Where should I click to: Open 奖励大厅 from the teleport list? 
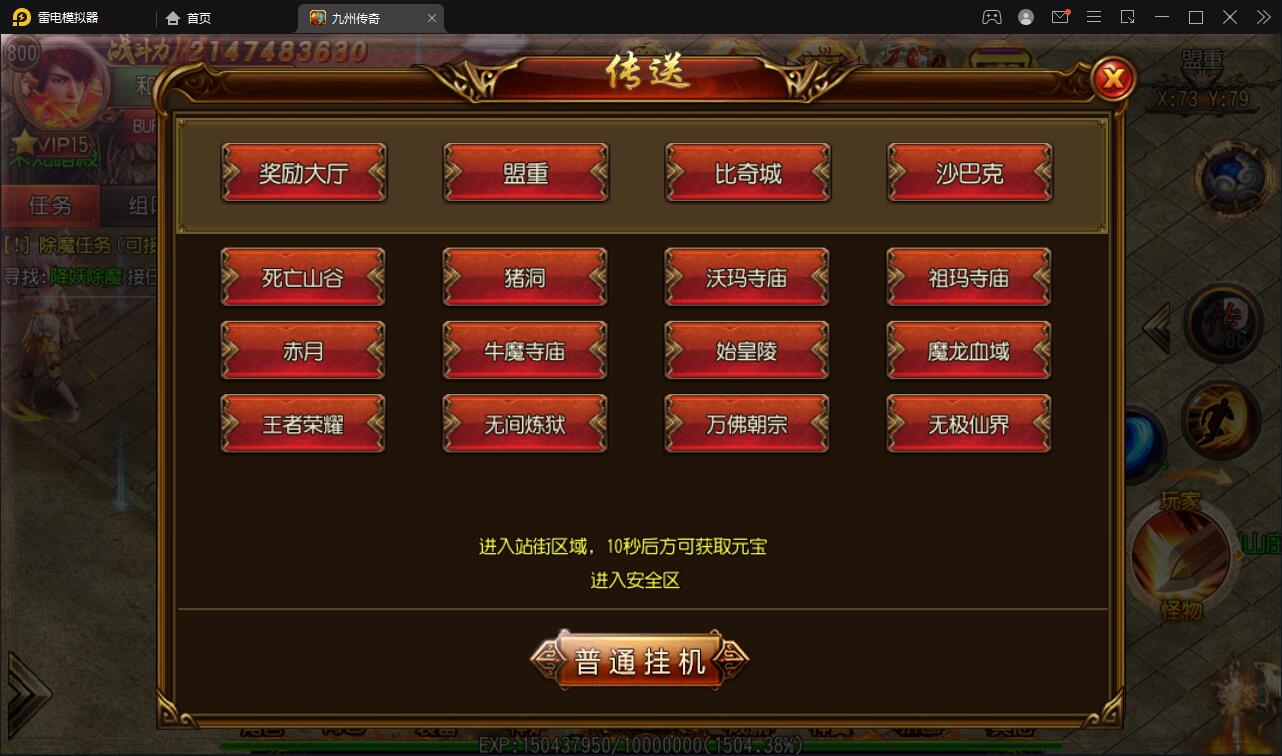click(x=303, y=172)
